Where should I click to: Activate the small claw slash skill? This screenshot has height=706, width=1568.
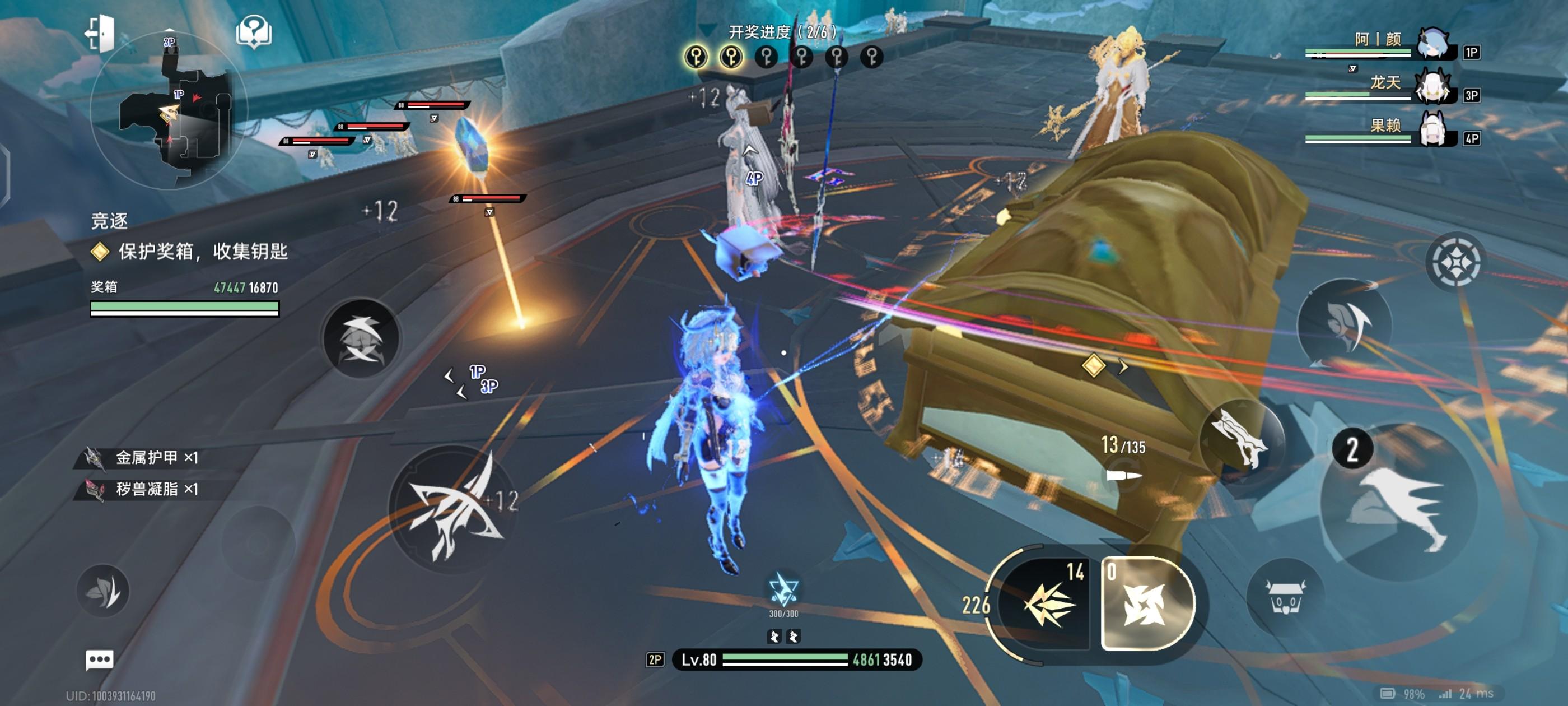tap(361, 338)
